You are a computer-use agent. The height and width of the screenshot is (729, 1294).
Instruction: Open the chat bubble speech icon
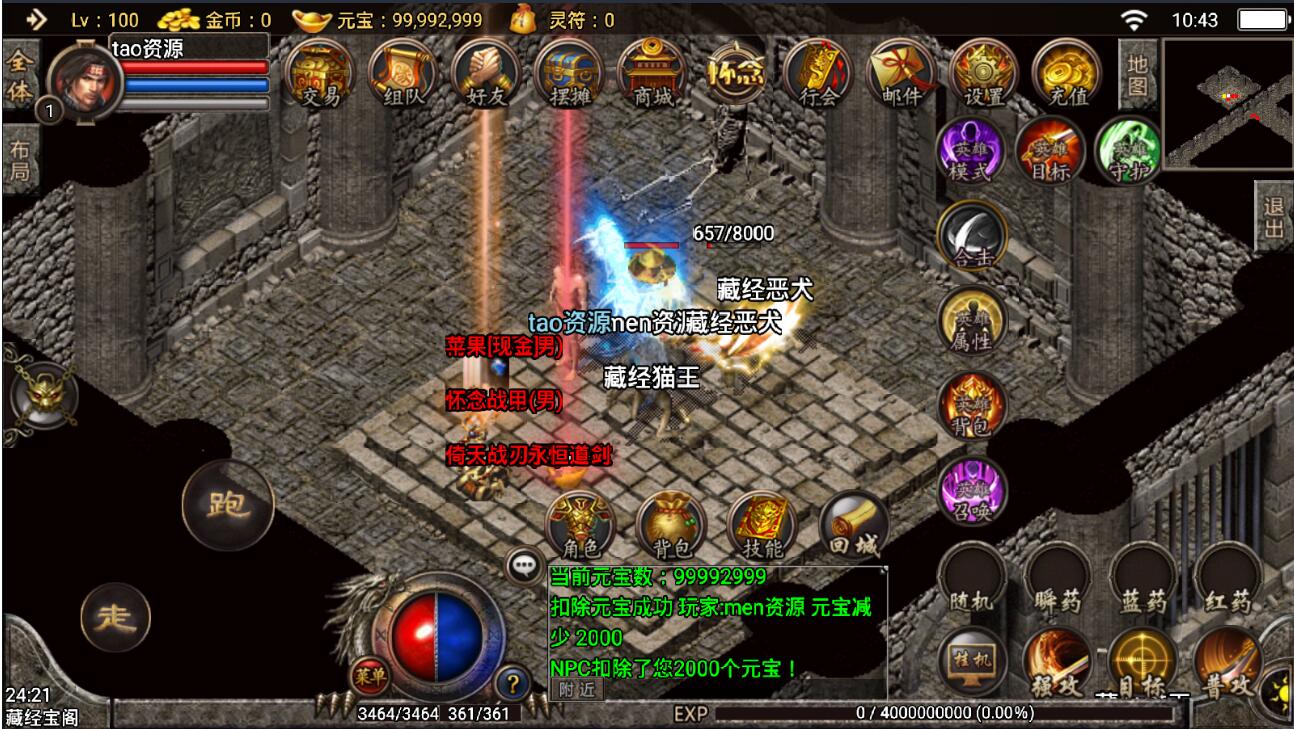pos(521,566)
